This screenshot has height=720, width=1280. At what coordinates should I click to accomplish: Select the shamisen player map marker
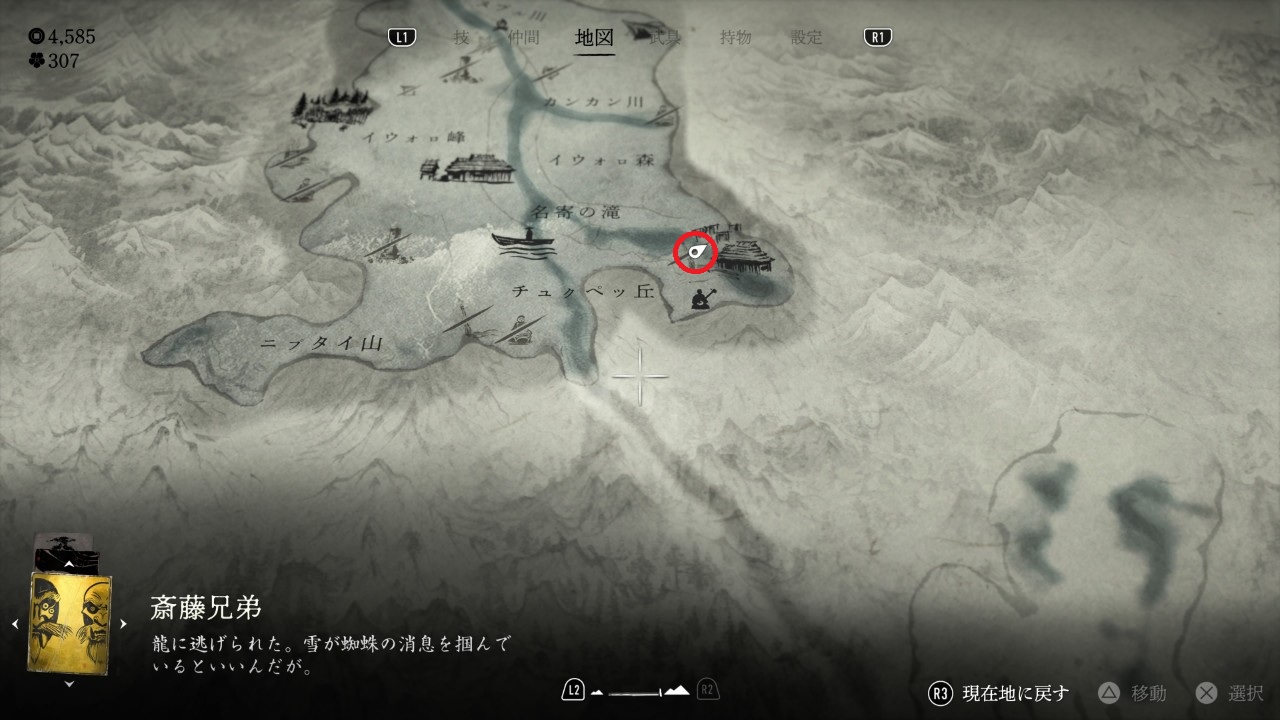tap(701, 297)
